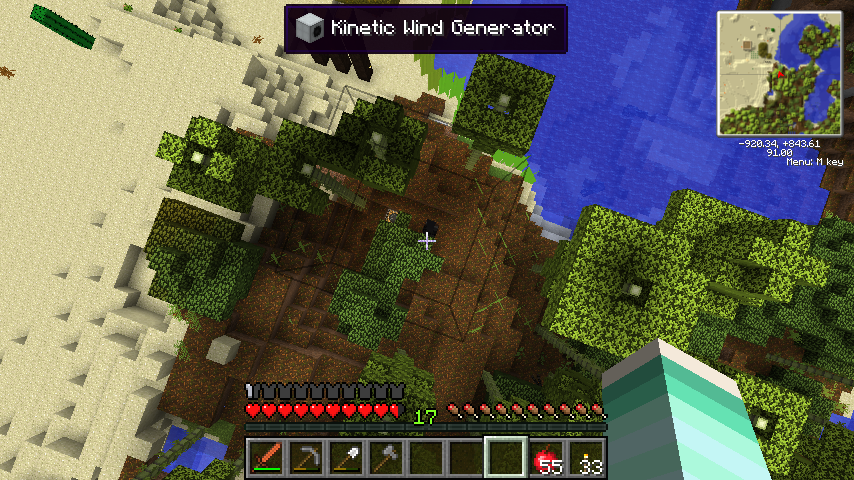Select the apple stack of 55

tap(546, 458)
